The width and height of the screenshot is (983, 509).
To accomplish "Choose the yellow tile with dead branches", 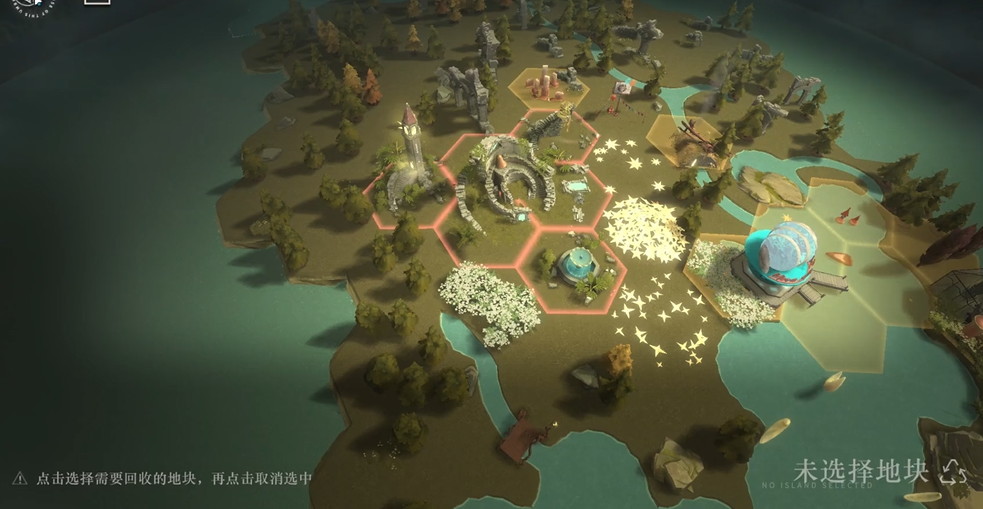I will 686,140.
